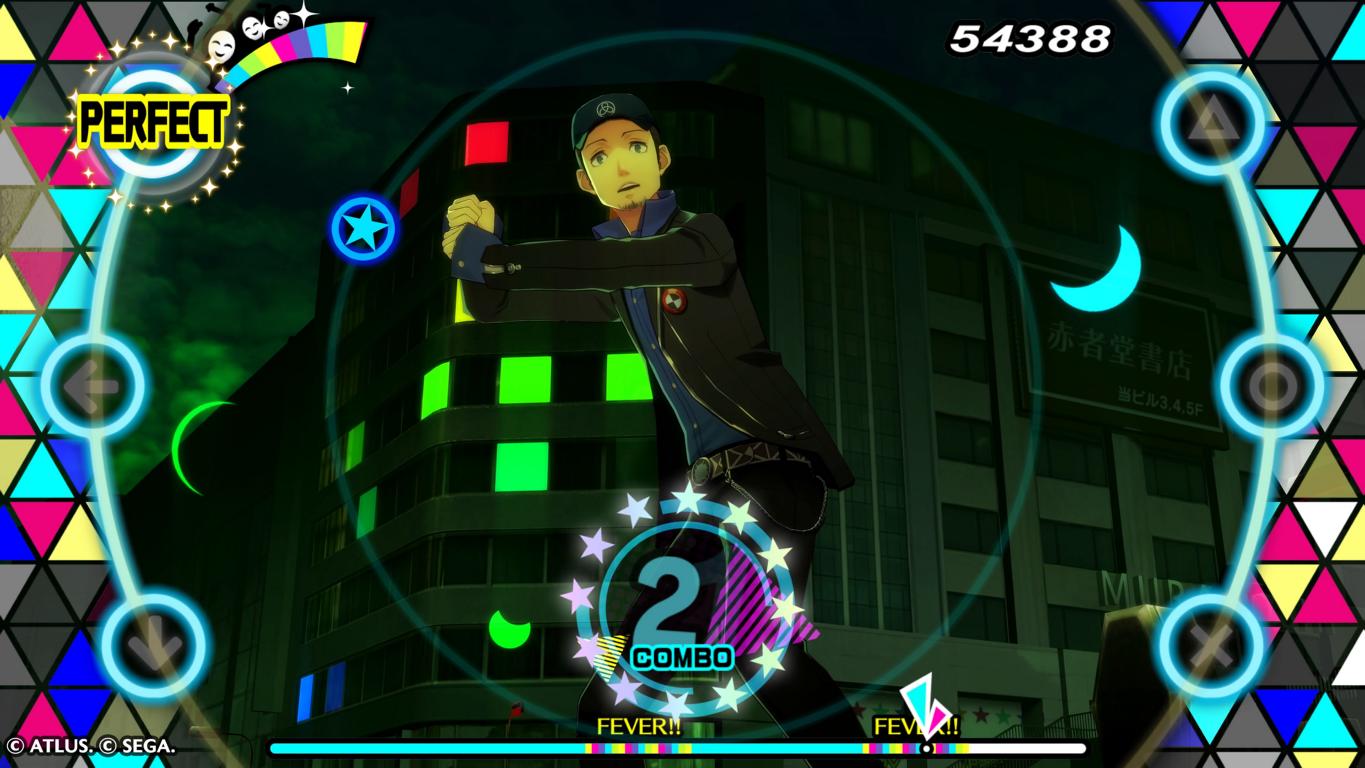
Task: Tap the circle target ring
Action: pos(1272,385)
